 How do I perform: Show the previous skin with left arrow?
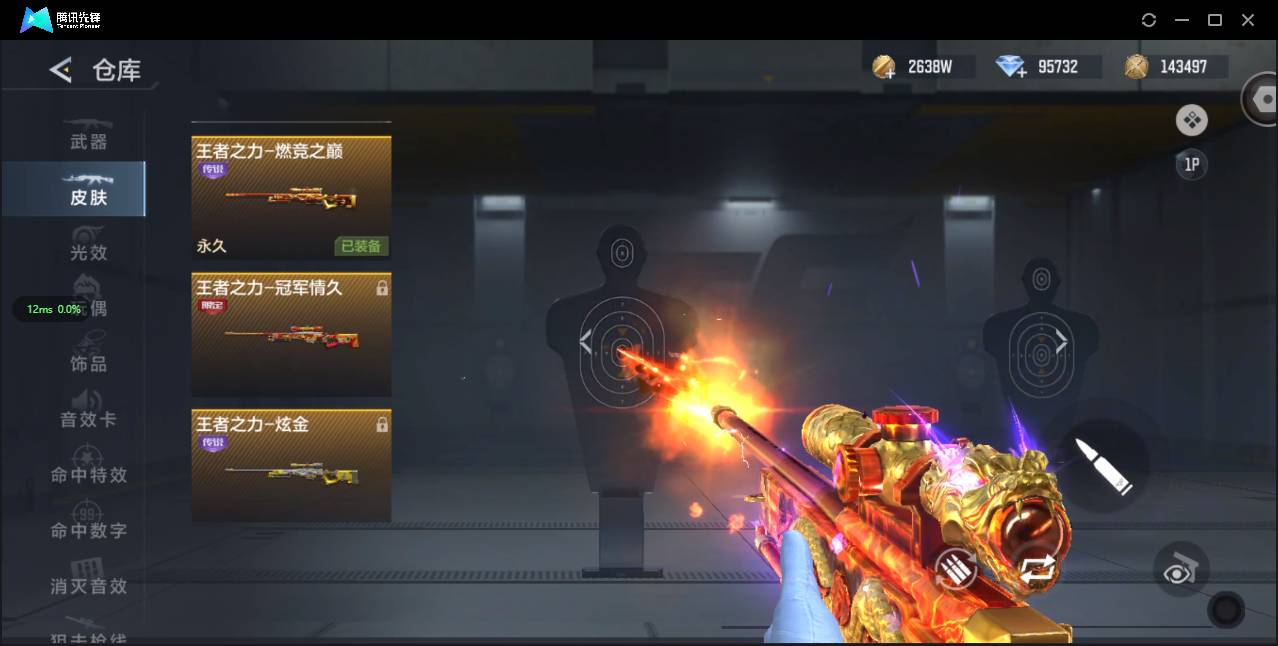(586, 343)
